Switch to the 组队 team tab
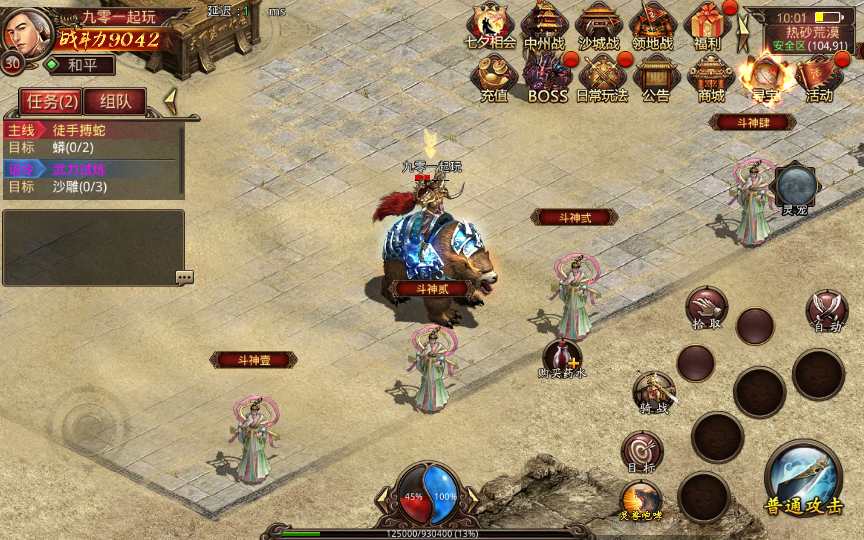Image resolution: width=864 pixels, height=540 pixels. click(x=115, y=101)
